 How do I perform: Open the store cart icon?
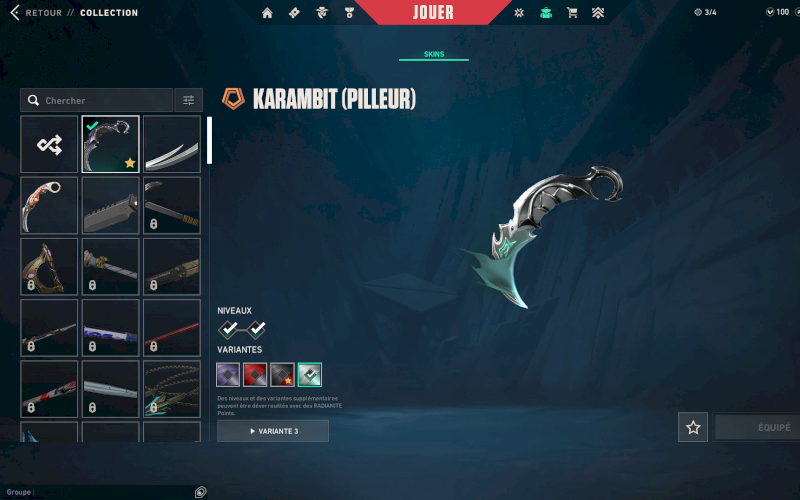pos(572,13)
